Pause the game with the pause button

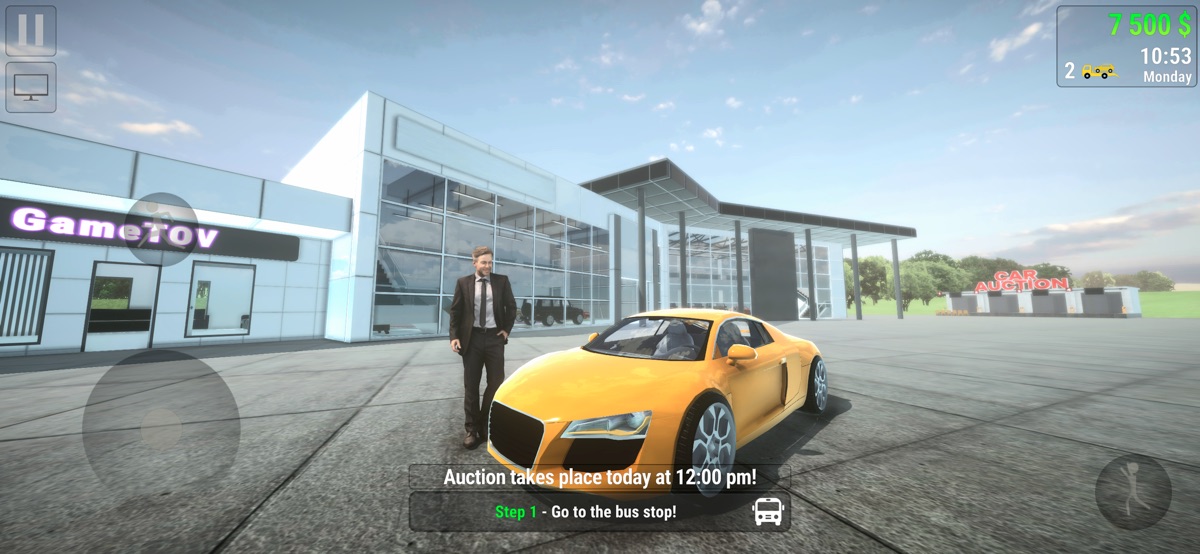(x=31, y=30)
